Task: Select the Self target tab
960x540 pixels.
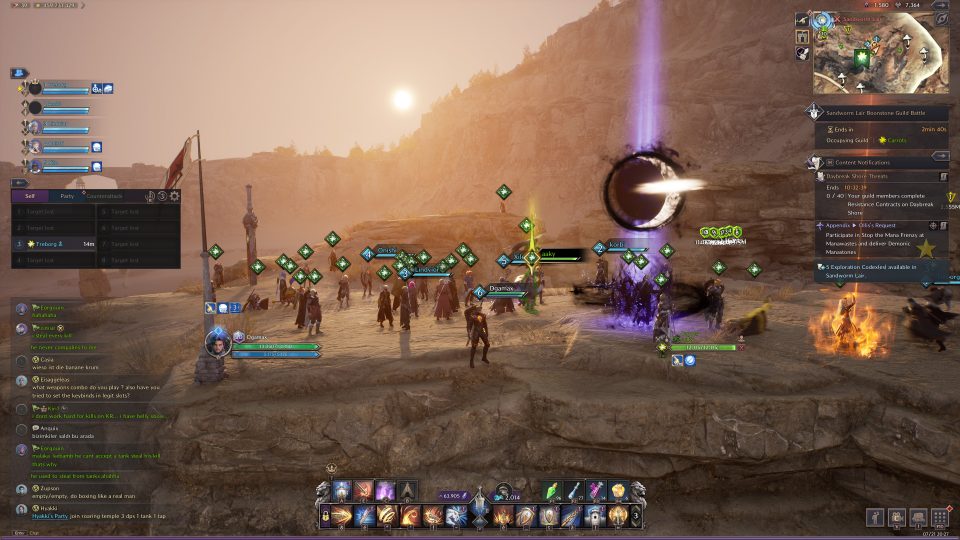Action: click(30, 196)
